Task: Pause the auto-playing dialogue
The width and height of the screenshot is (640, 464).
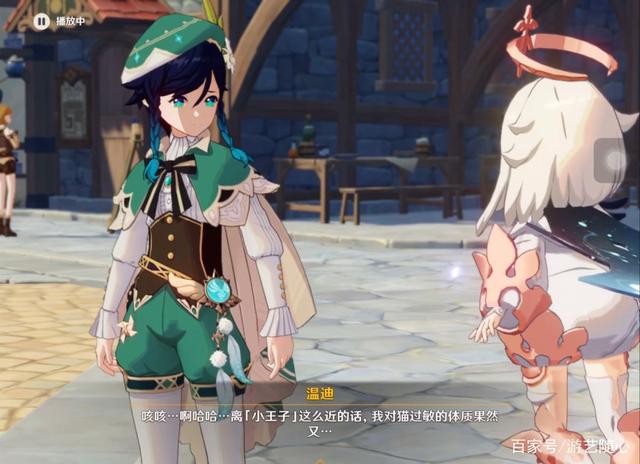Action: click(41, 20)
